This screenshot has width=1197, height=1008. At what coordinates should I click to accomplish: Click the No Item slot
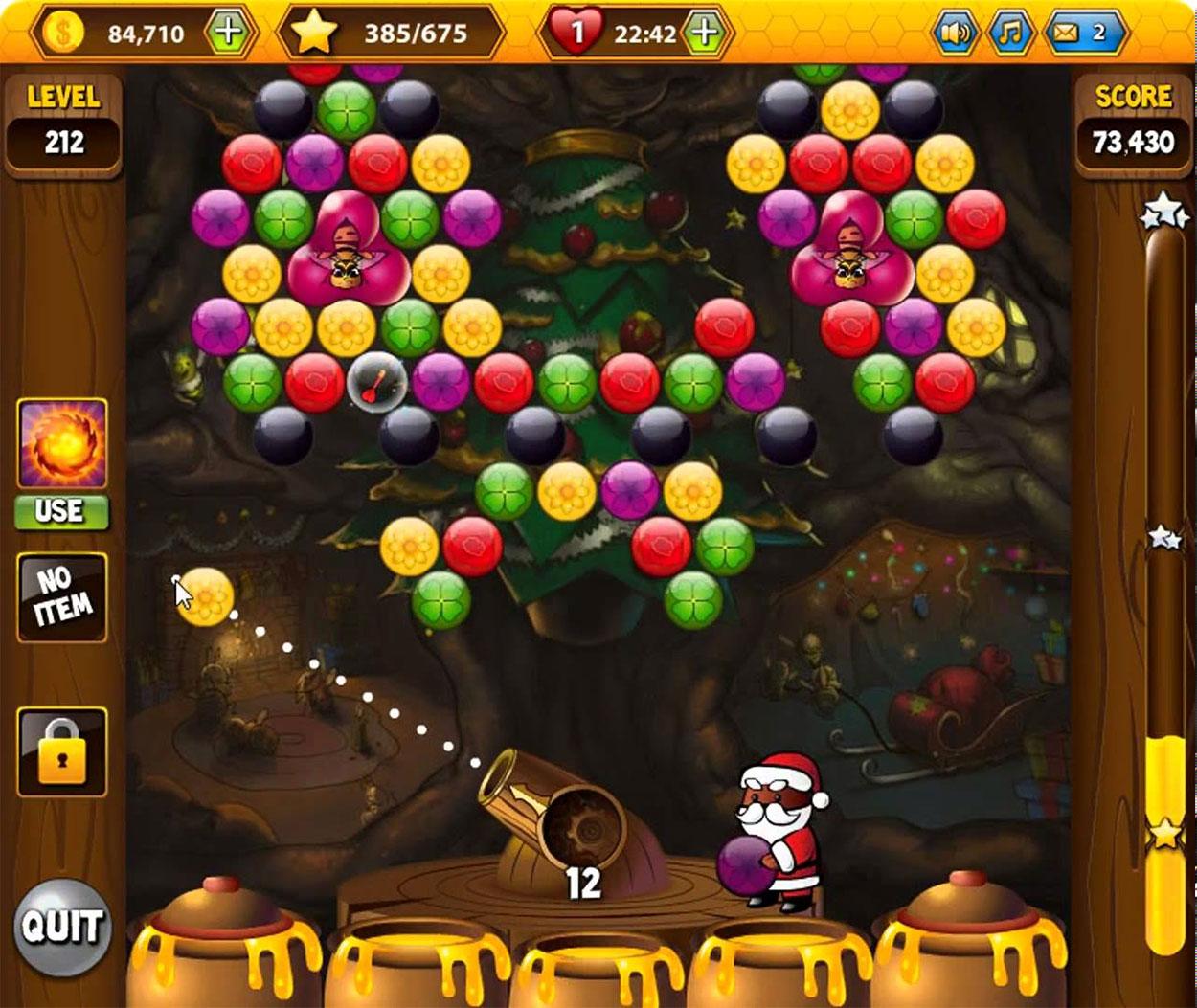click(x=62, y=597)
